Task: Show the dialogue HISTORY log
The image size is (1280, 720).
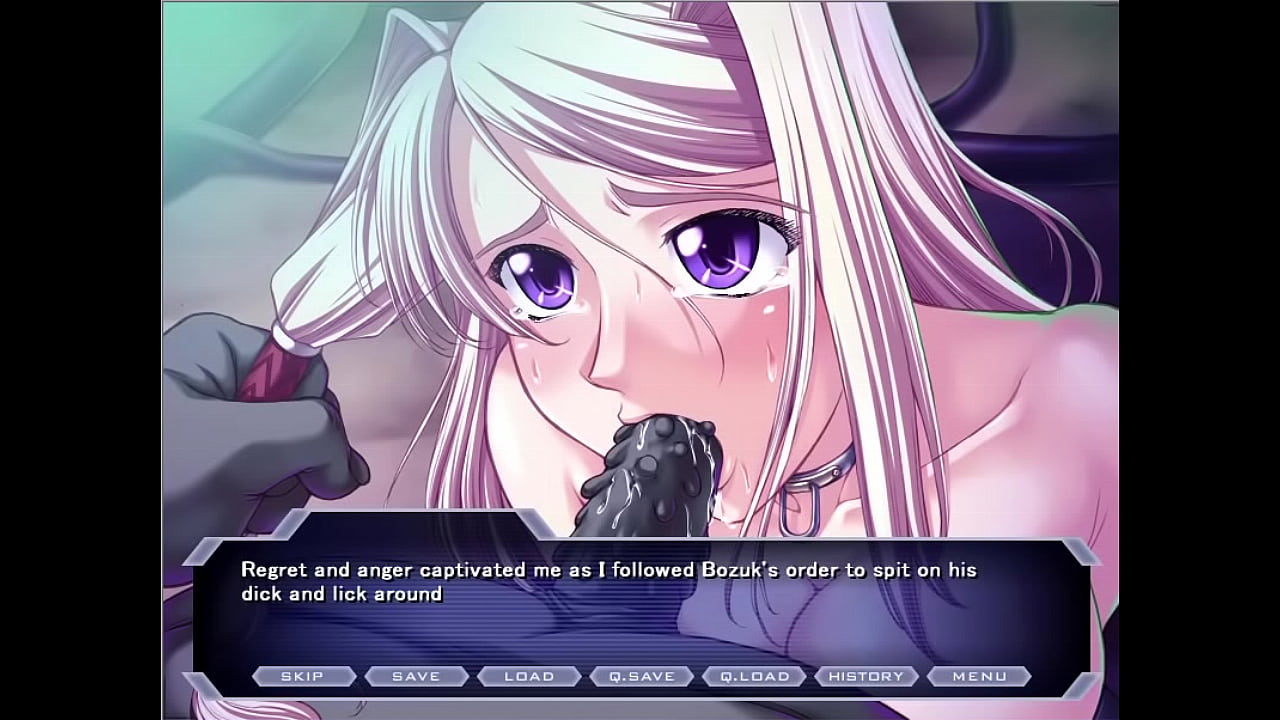Action: point(867,676)
